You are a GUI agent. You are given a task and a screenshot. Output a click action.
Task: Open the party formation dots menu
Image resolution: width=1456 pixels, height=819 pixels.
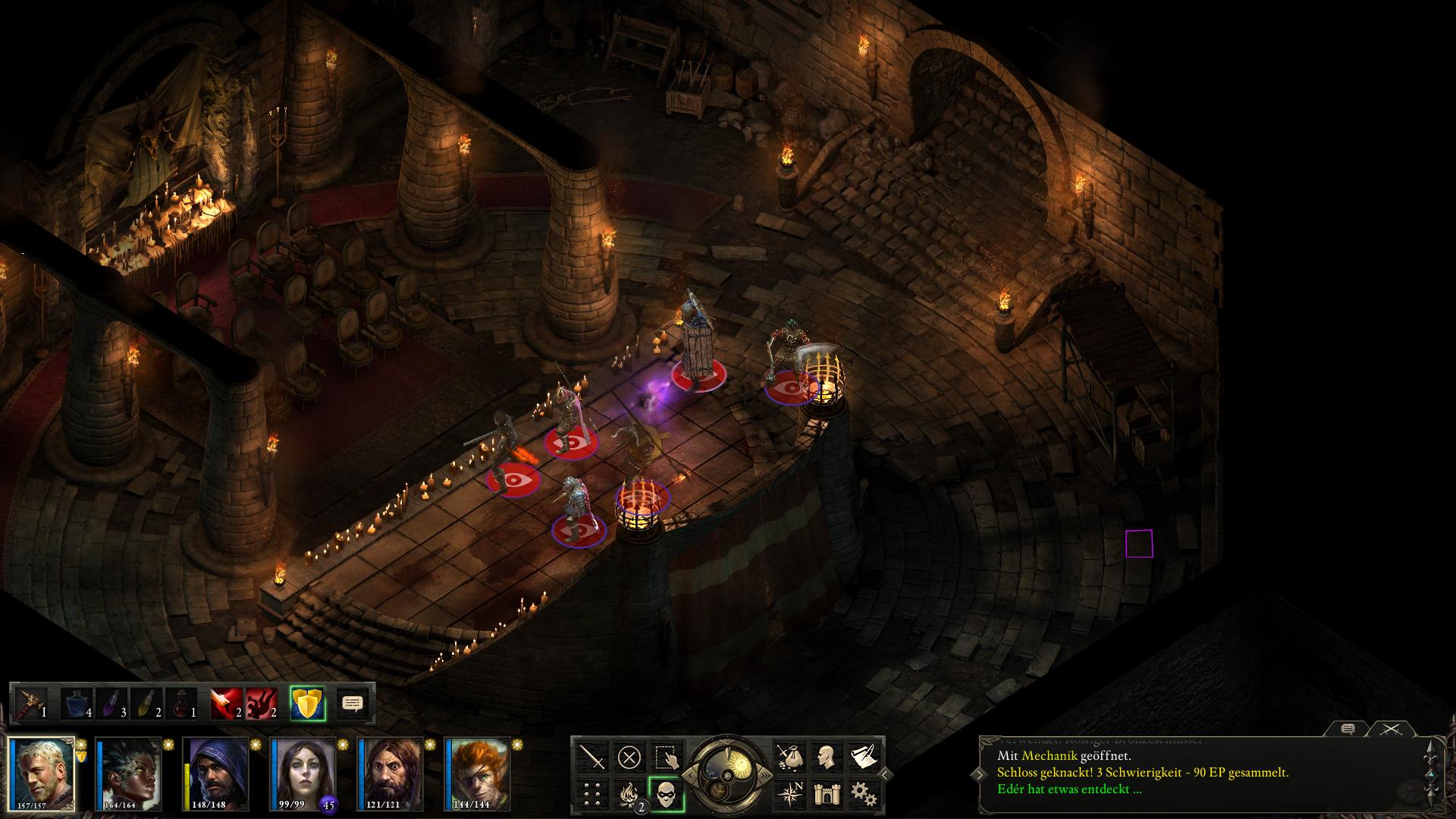coord(592,794)
